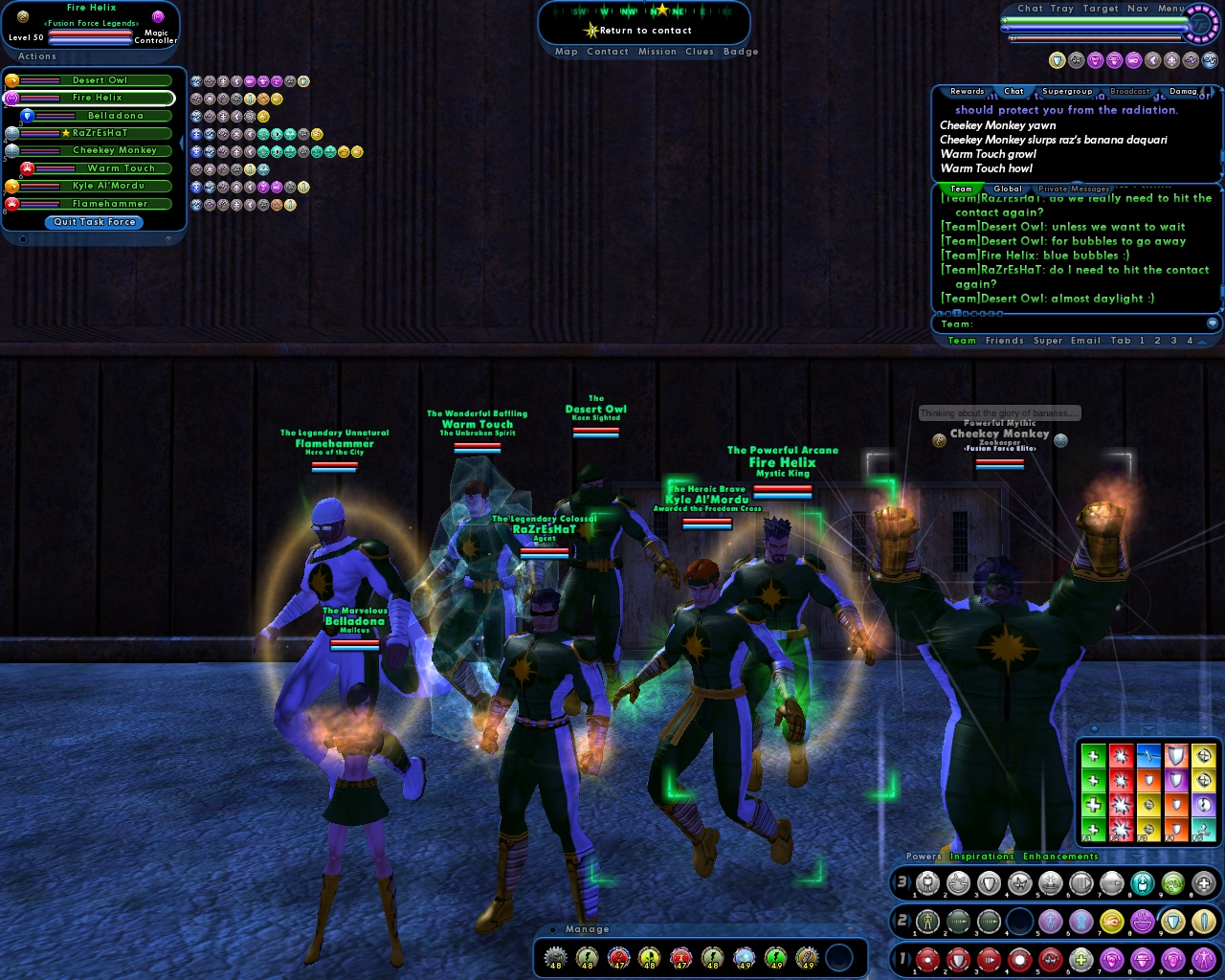Activate the red blast power in tray 1

(x=925, y=961)
